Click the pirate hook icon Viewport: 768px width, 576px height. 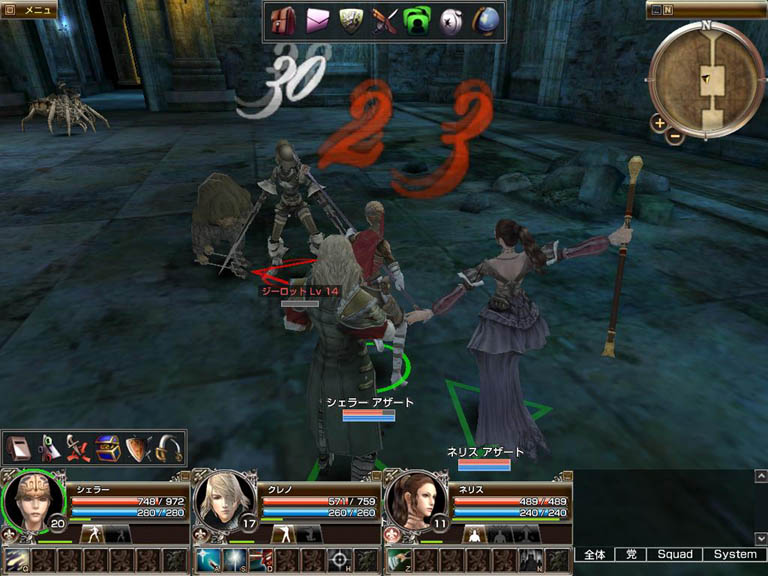pos(166,448)
